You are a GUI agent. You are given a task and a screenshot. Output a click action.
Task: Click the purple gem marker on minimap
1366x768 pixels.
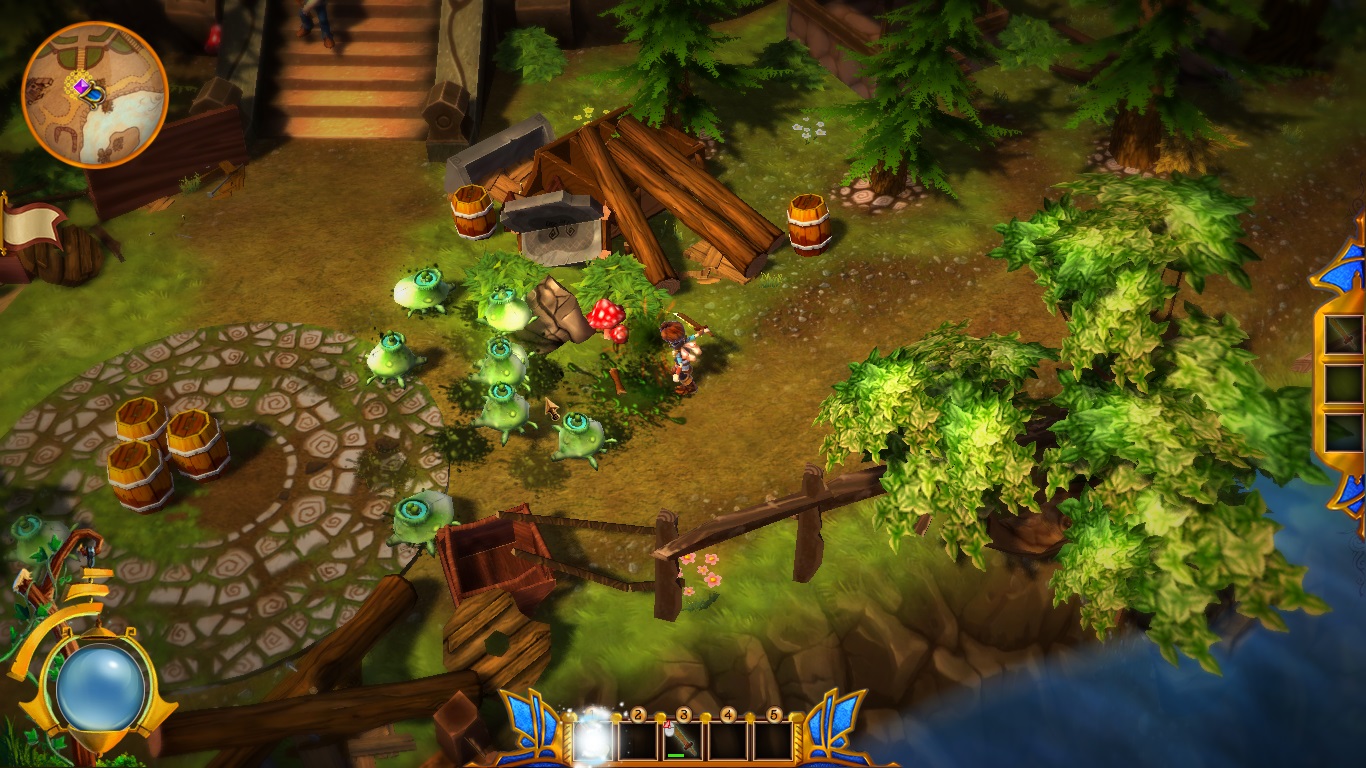(x=81, y=88)
